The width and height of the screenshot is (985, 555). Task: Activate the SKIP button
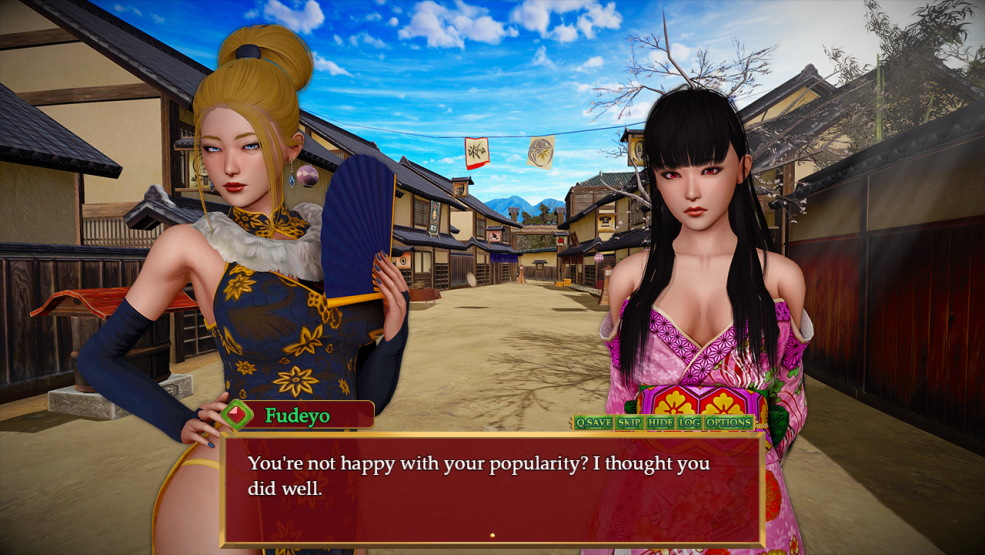pos(629,423)
